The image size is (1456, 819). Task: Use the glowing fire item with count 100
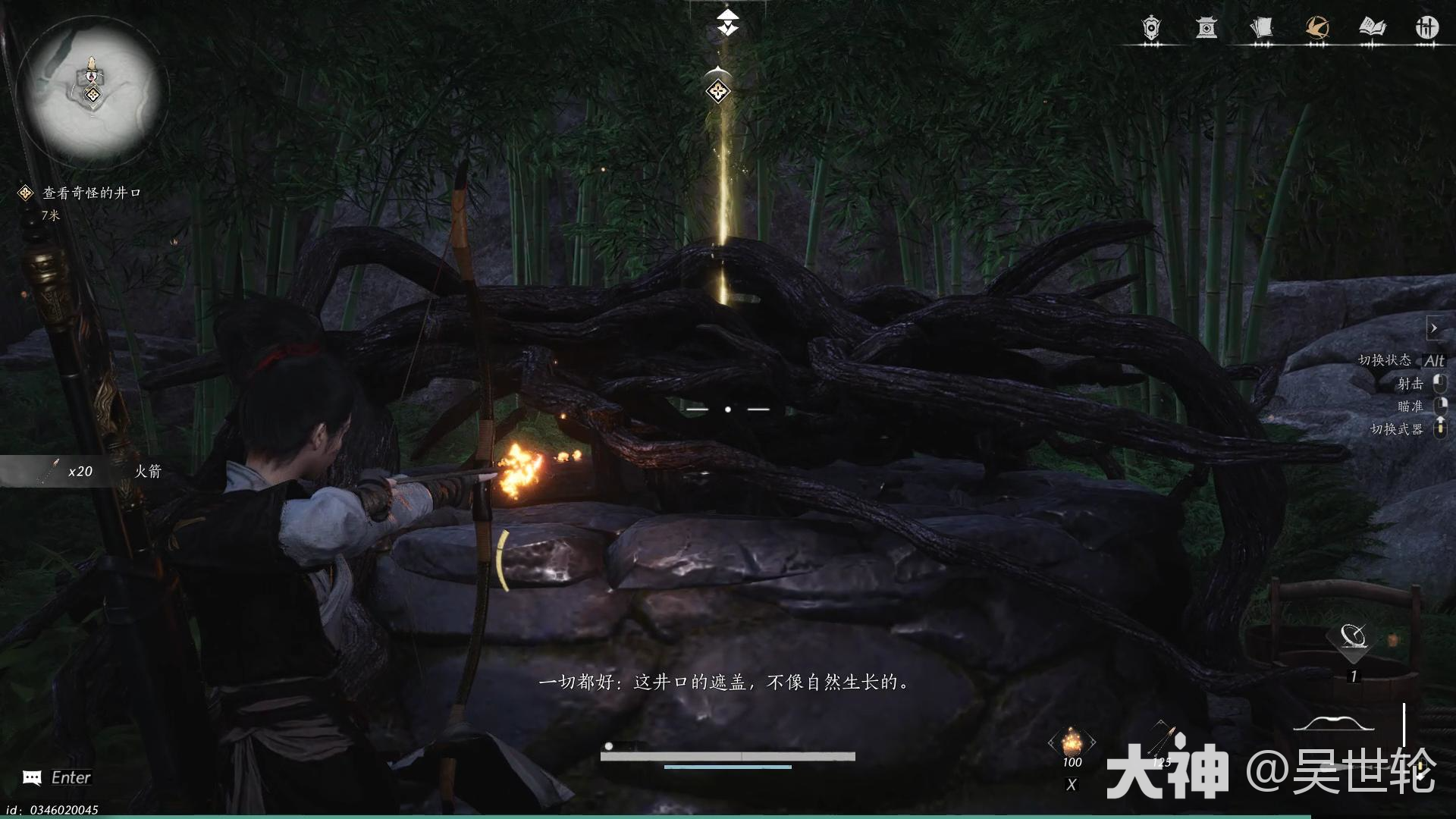tap(1072, 741)
